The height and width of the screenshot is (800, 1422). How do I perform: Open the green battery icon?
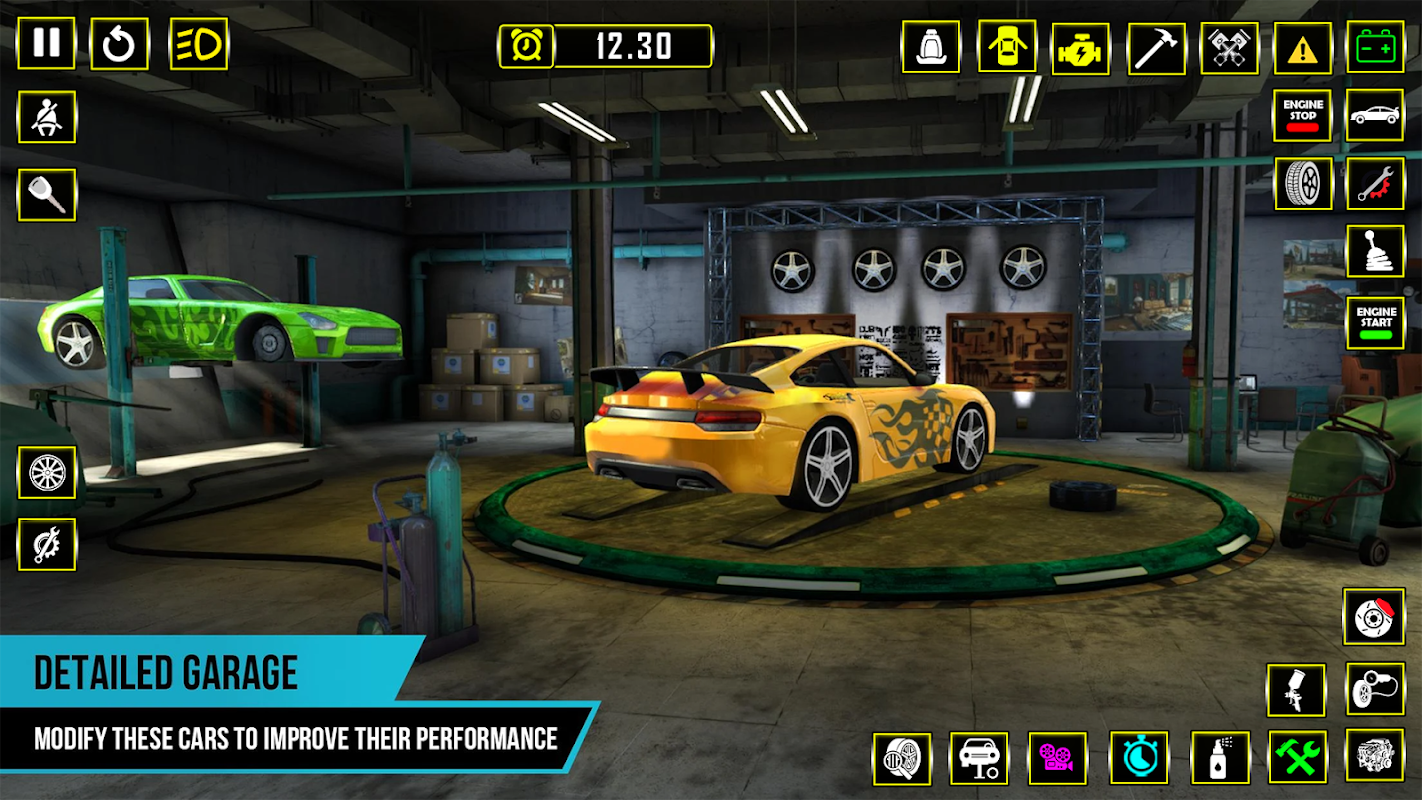(x=1375, y=47)
